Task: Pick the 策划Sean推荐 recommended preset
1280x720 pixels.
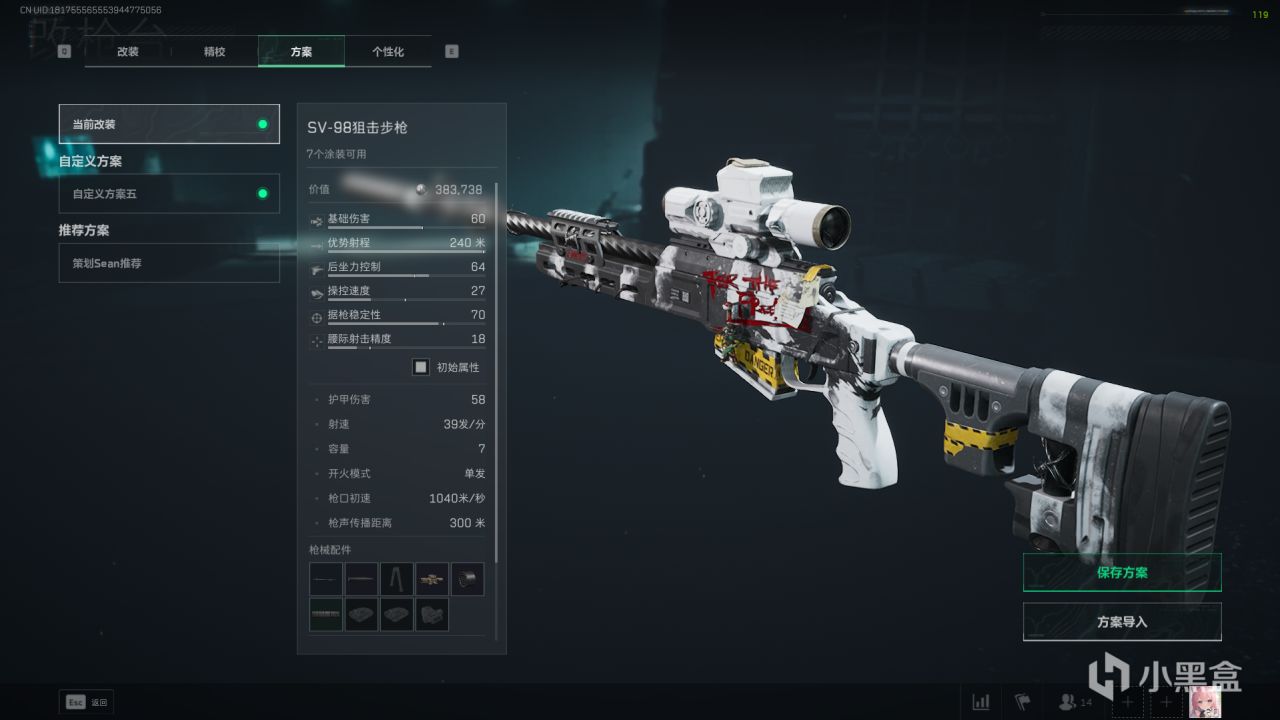Action: tap(169, 263)
